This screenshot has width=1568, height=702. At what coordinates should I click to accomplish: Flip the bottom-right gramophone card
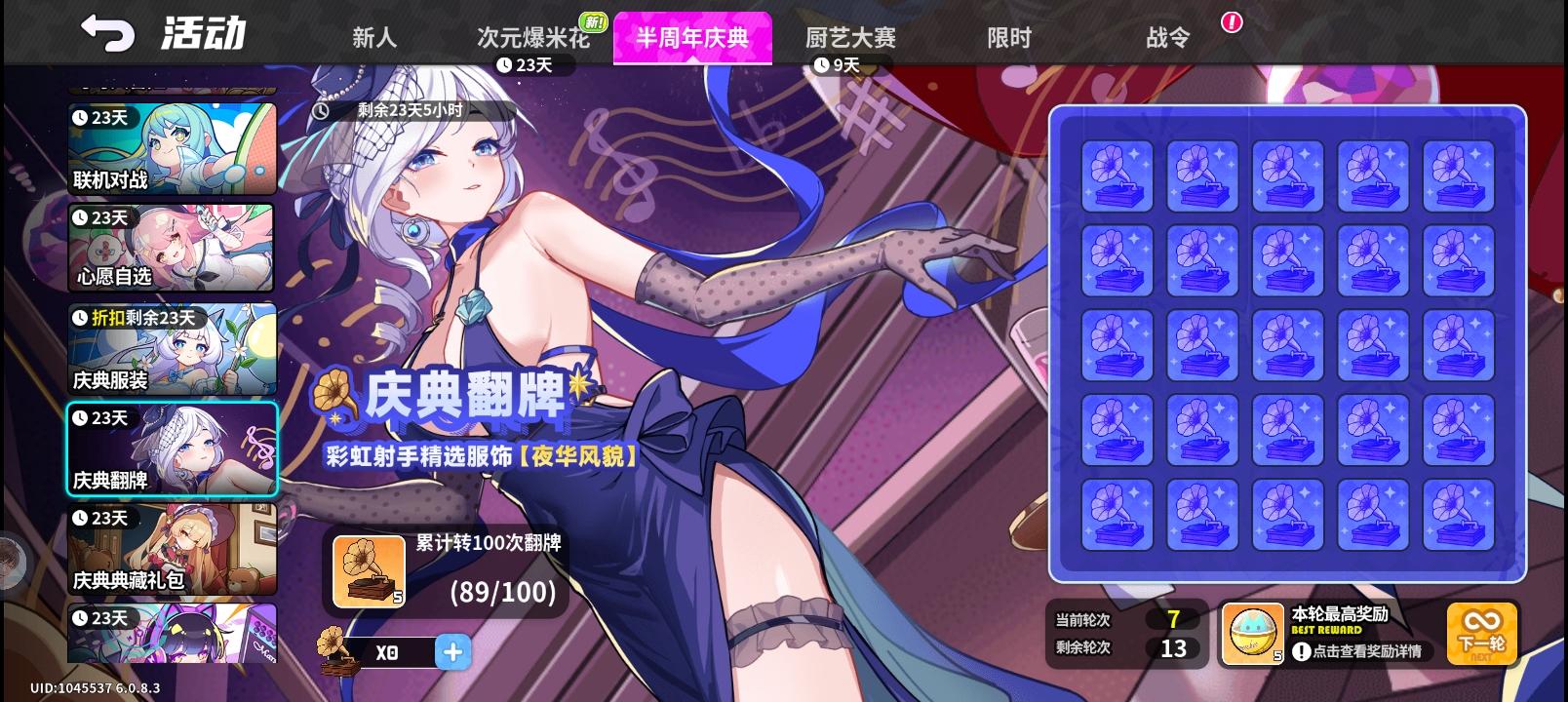pyautogui.click(x=1458, y=512)
